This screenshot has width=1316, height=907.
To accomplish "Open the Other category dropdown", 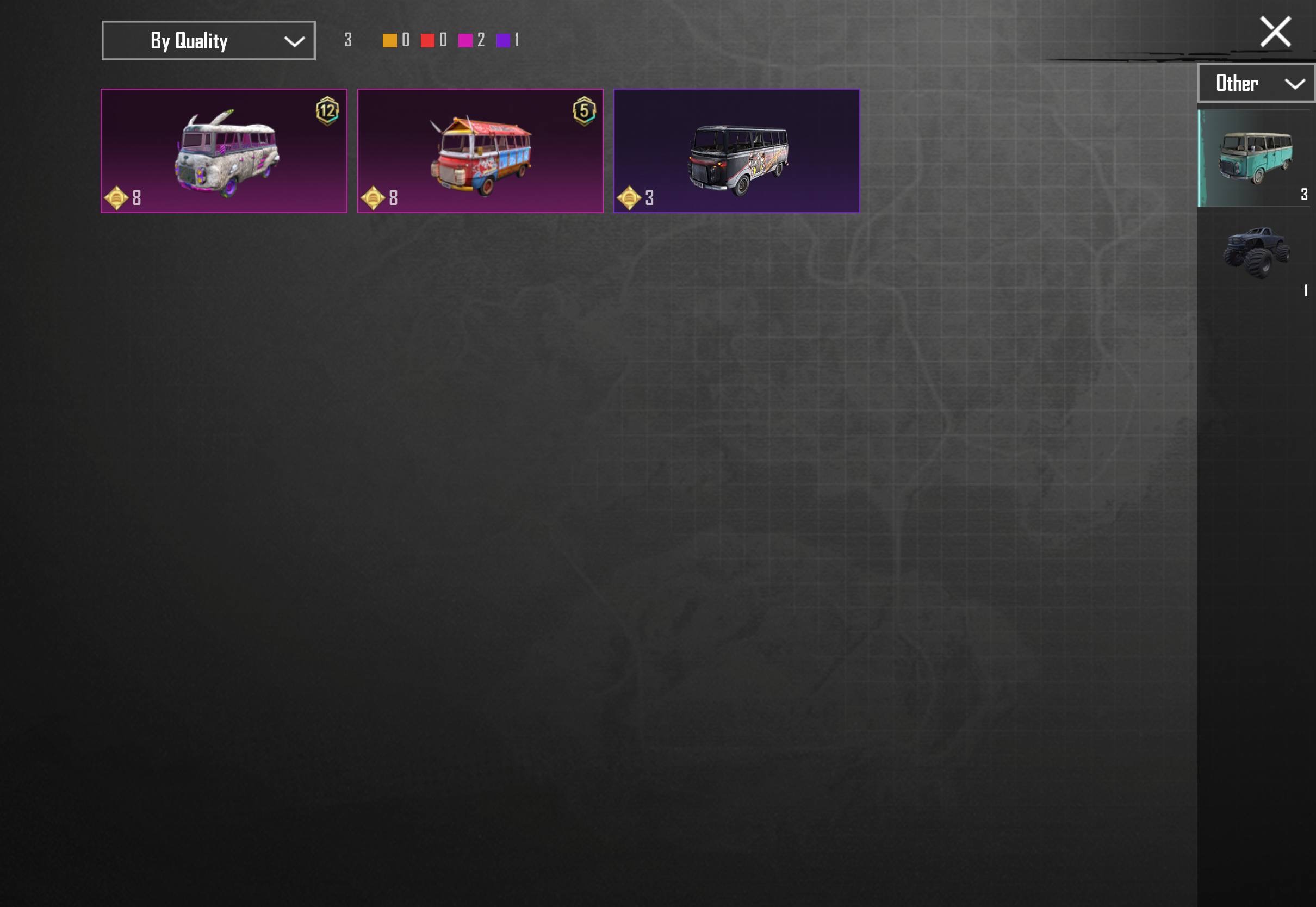I will pos(1256,84).
